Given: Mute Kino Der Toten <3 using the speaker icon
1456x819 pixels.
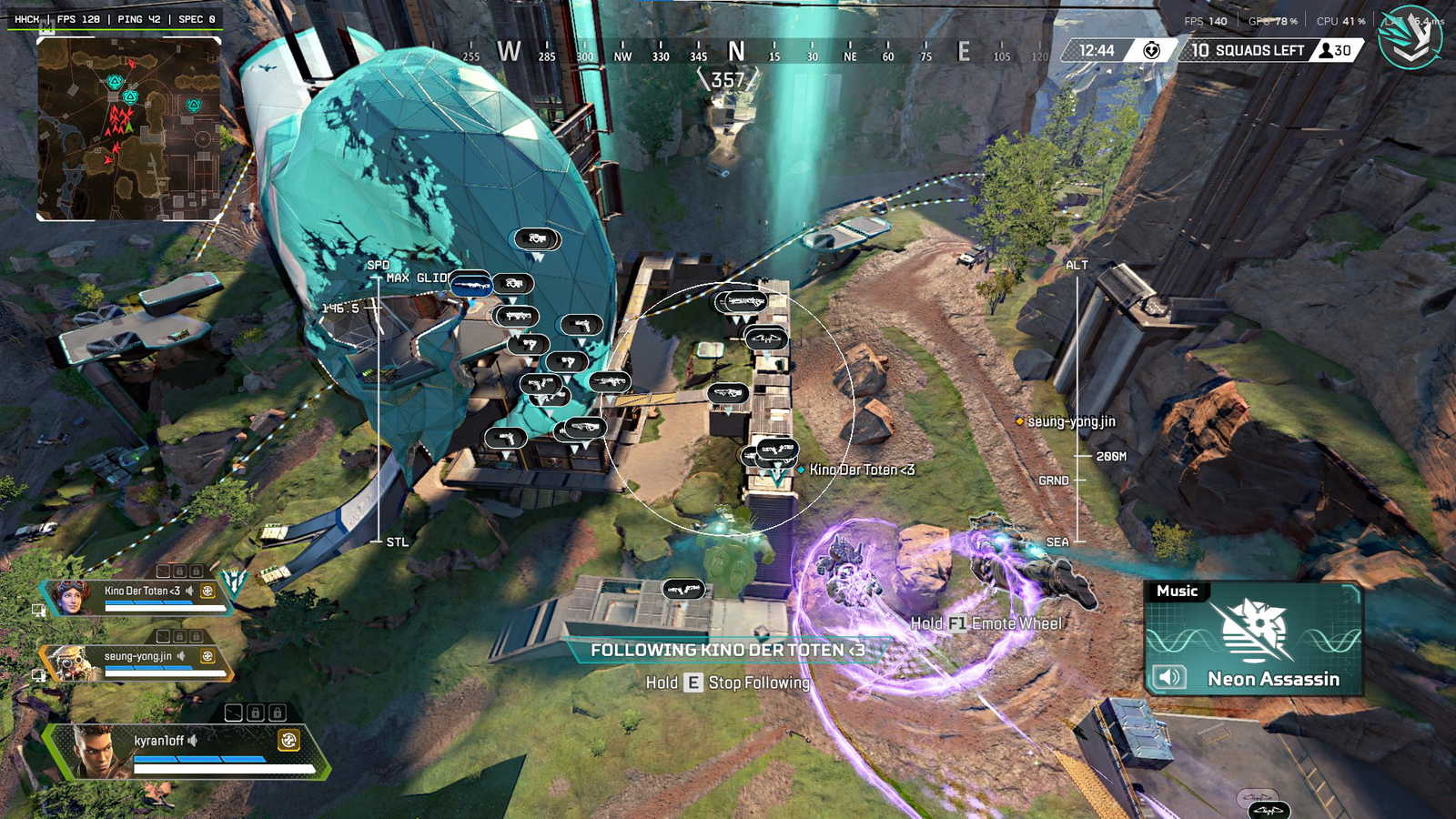Looking at the screenshot, I should tap(189, 591).
